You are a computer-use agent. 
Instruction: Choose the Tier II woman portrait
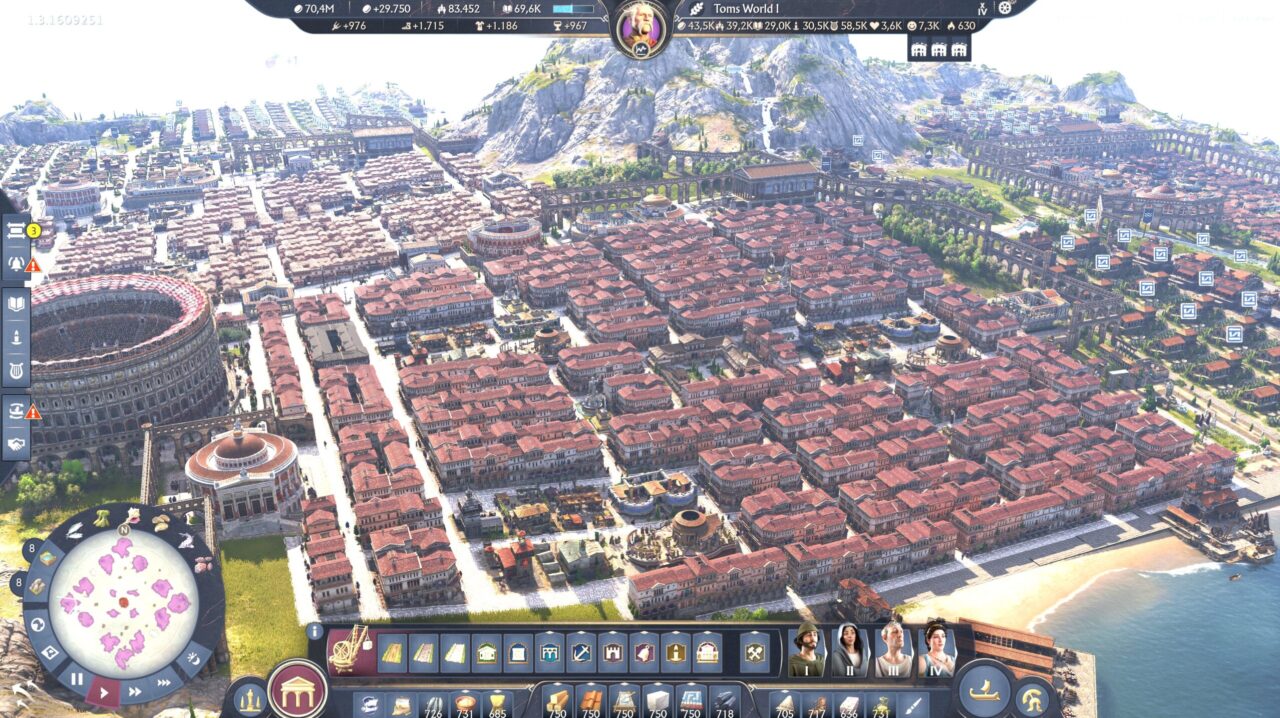[x=849, y=651]
